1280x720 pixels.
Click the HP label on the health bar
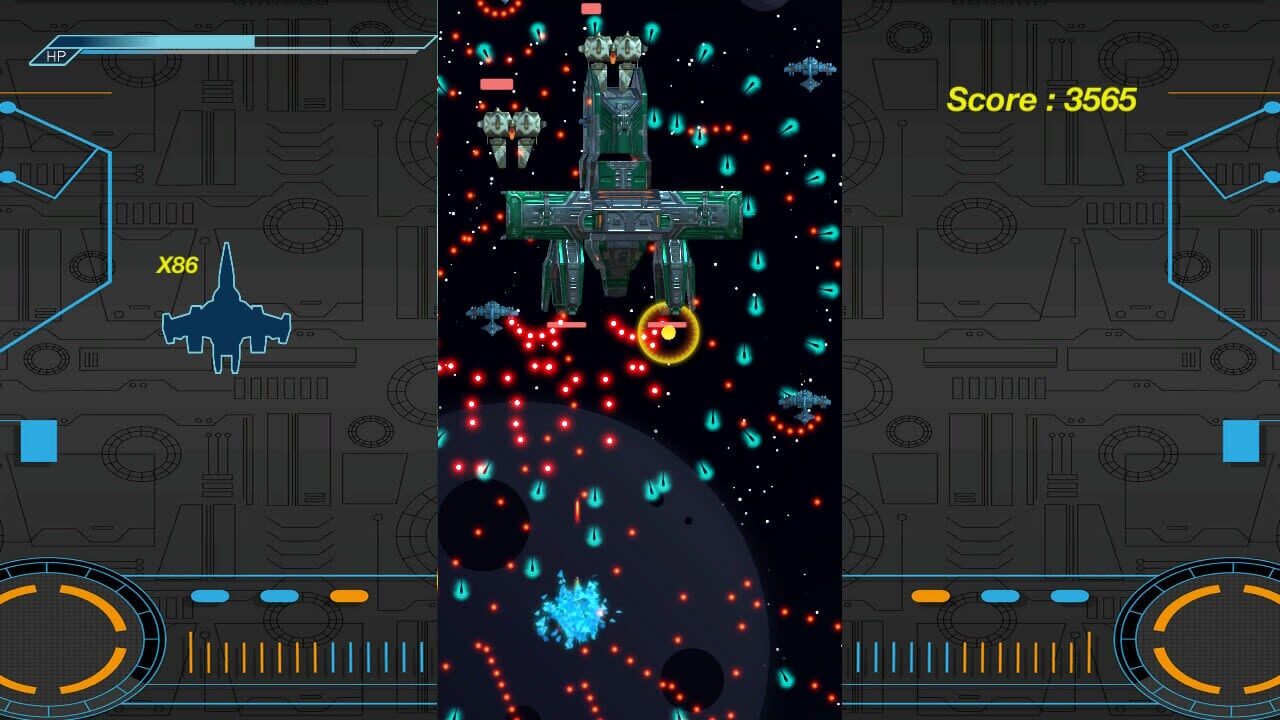[x=55, y=55]
